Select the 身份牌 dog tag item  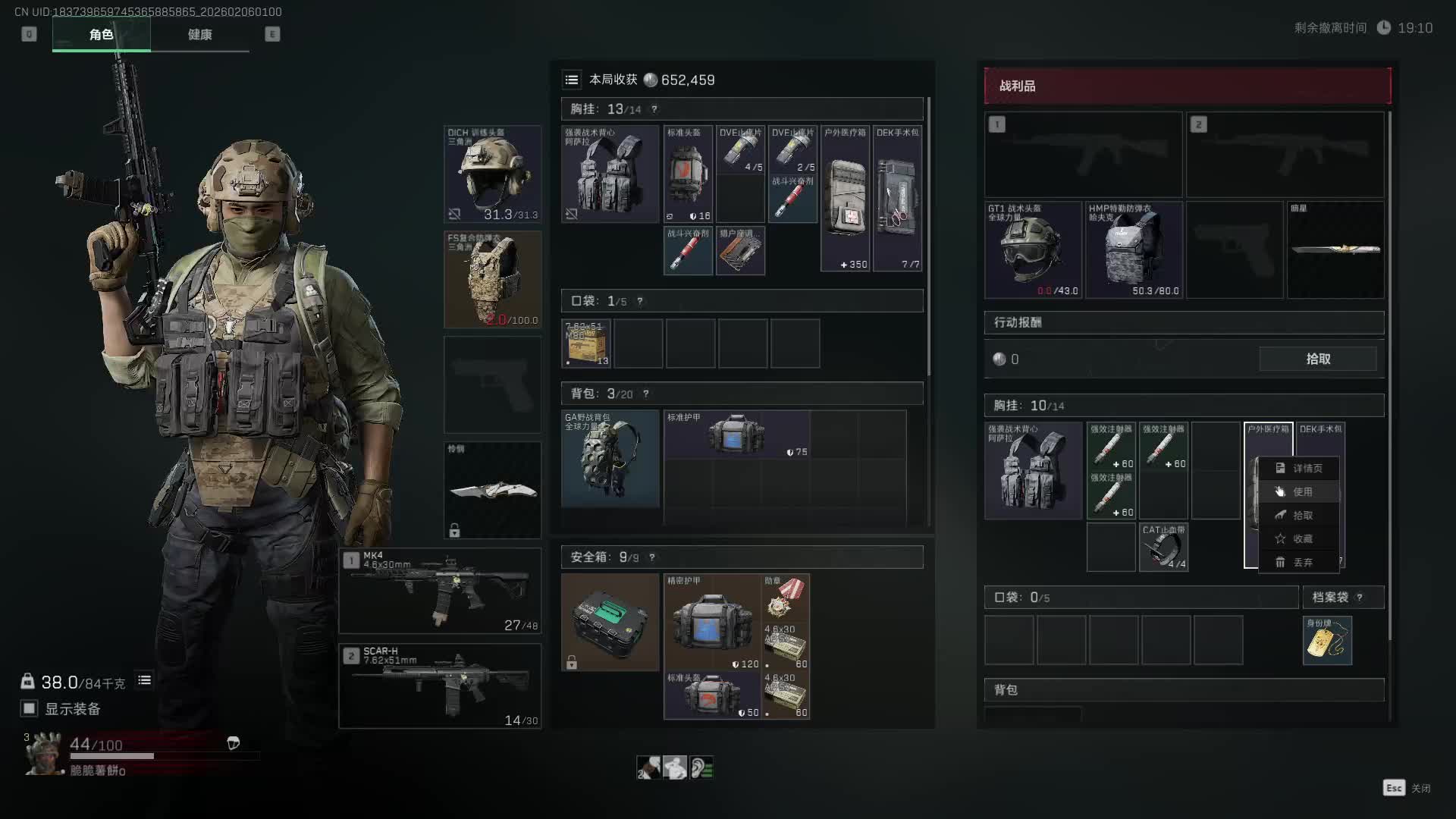tap(1327, 641)
